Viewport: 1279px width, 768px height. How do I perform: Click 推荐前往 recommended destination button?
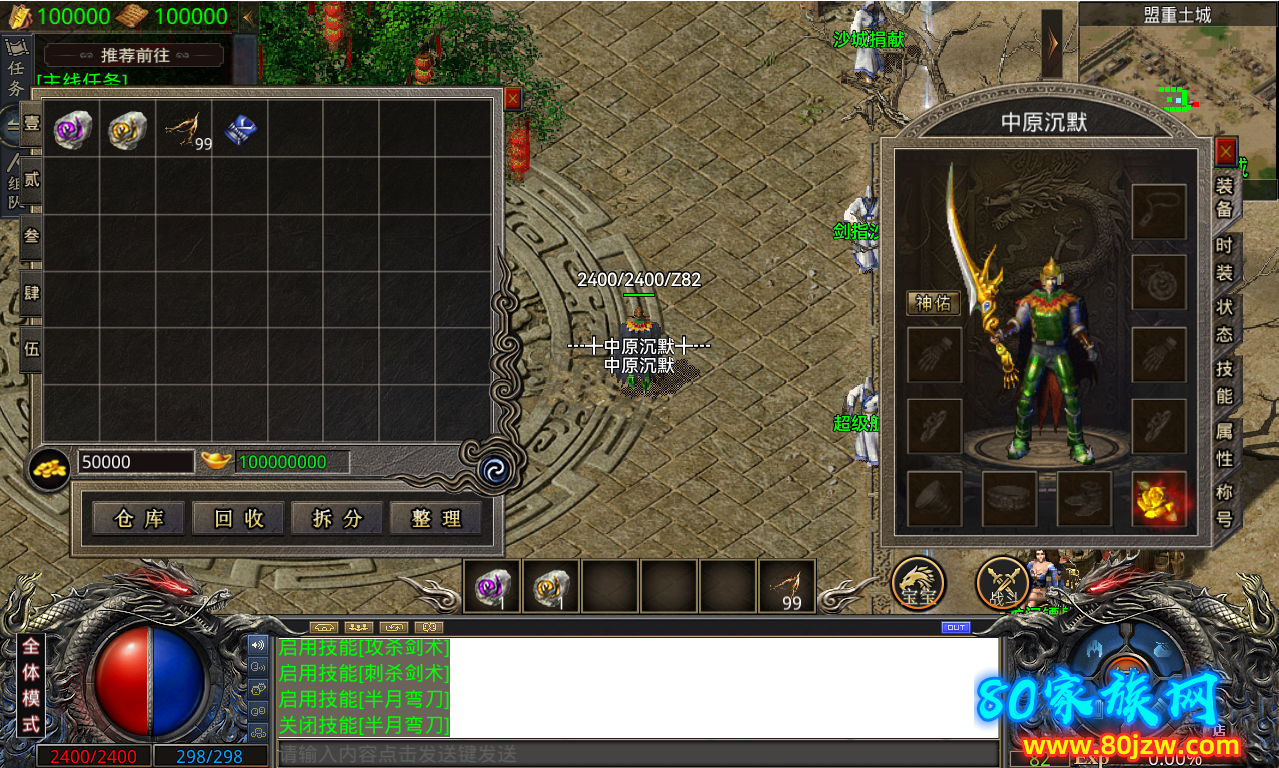[x=134, y=54]
